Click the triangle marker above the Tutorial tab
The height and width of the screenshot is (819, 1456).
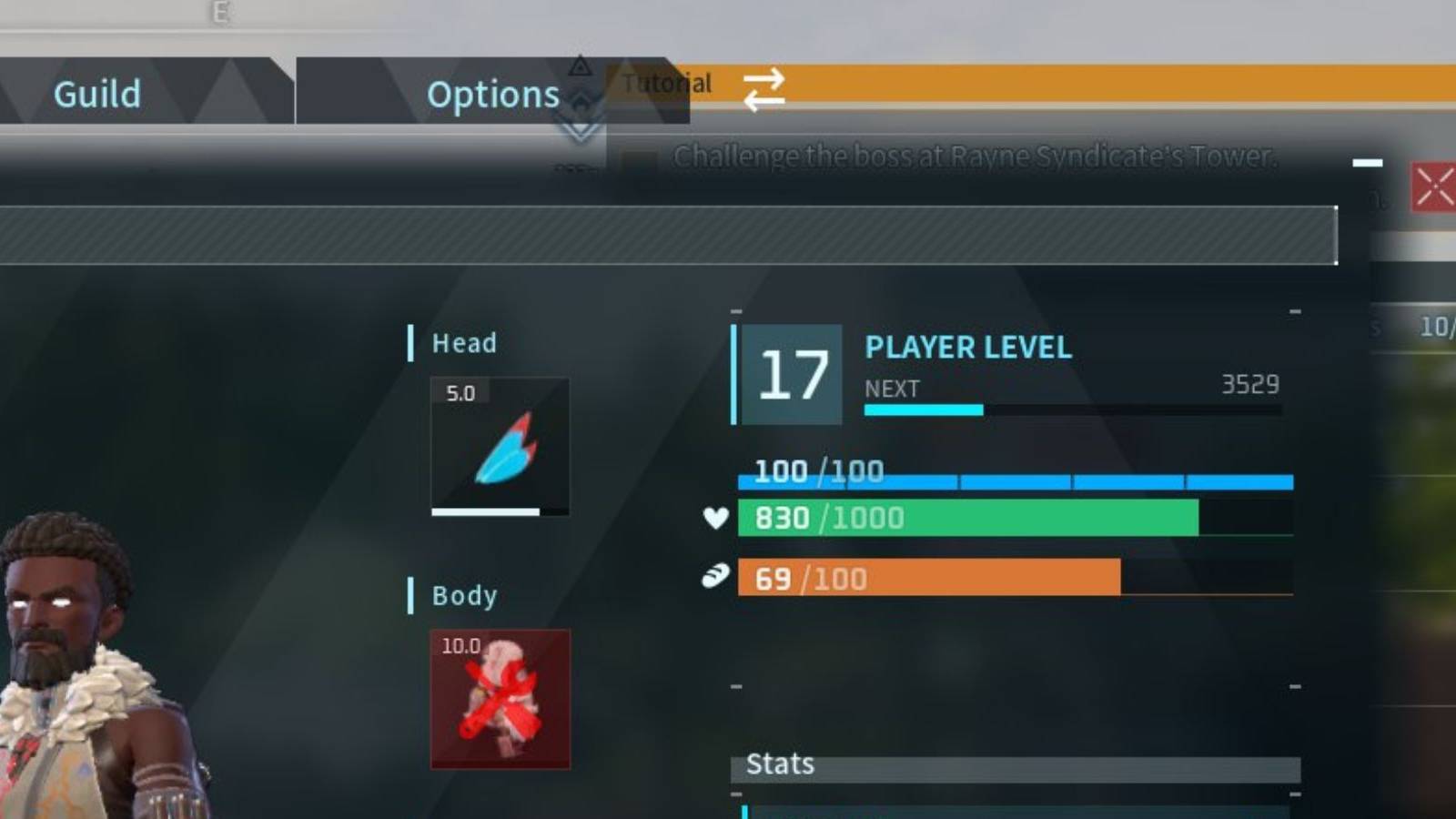coord(580,66)
